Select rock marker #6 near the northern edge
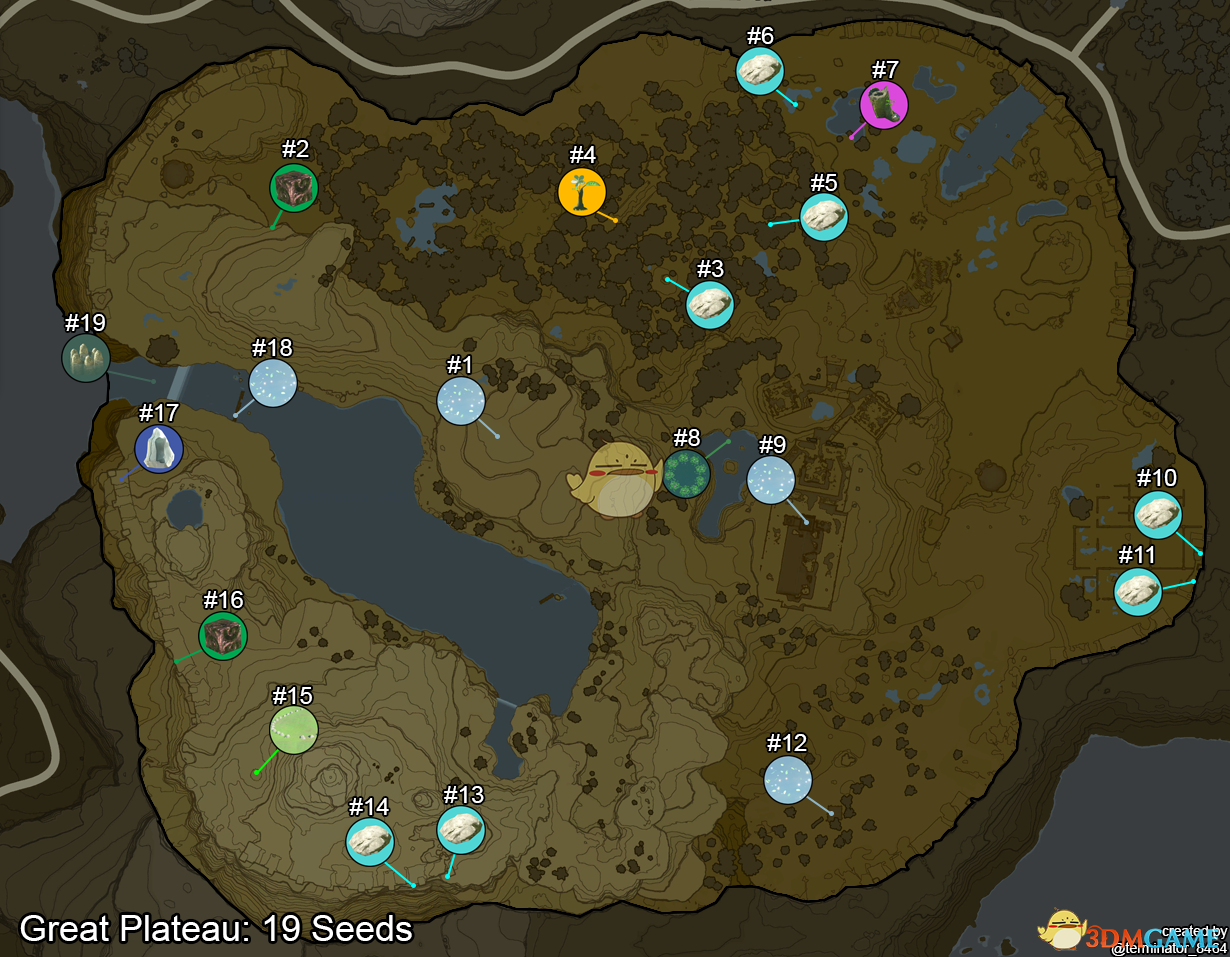Image resolution: width=1230 pixels, height=957 pixels. pos(760,71)
